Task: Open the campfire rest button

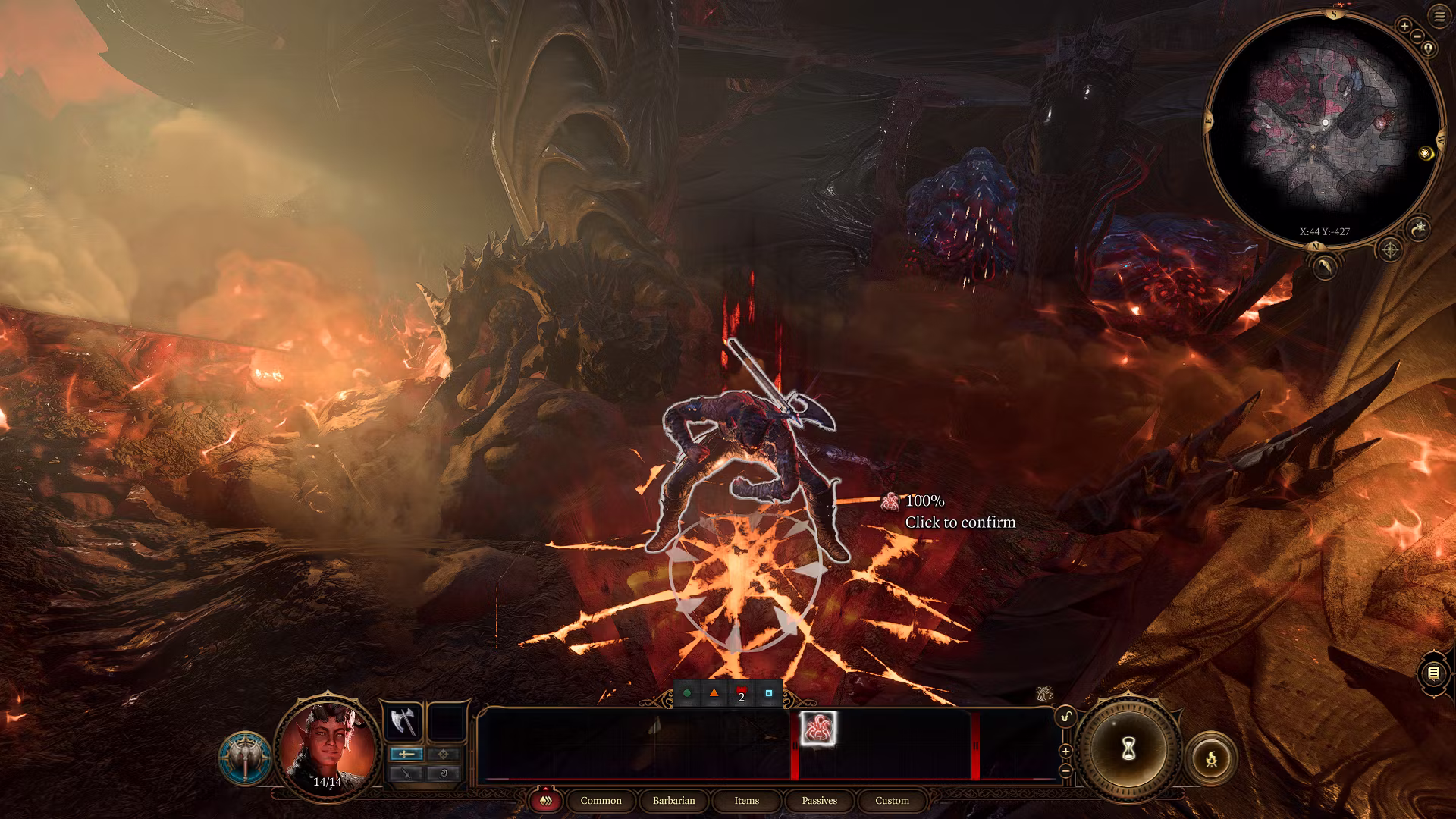Action: 1211,758
